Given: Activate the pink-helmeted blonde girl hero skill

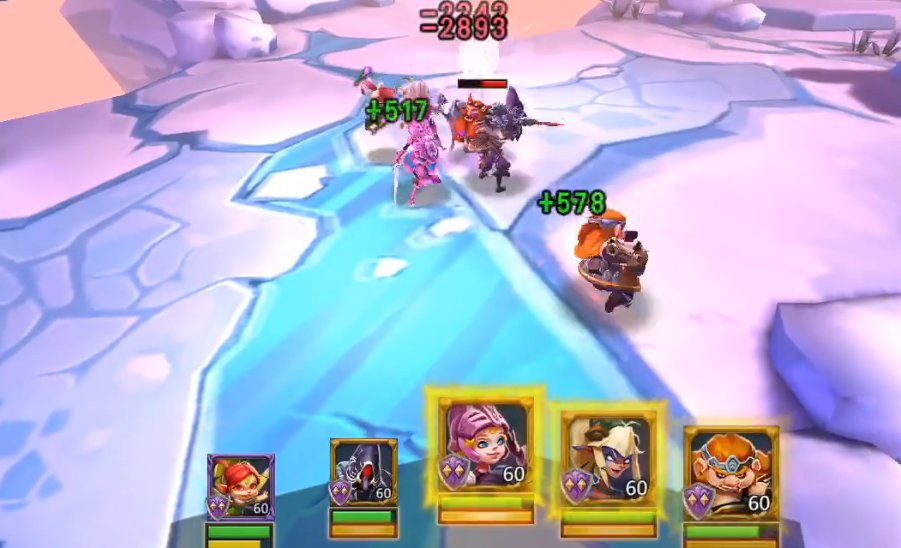Looking at the screenshot, I should [x=485, y=446].
